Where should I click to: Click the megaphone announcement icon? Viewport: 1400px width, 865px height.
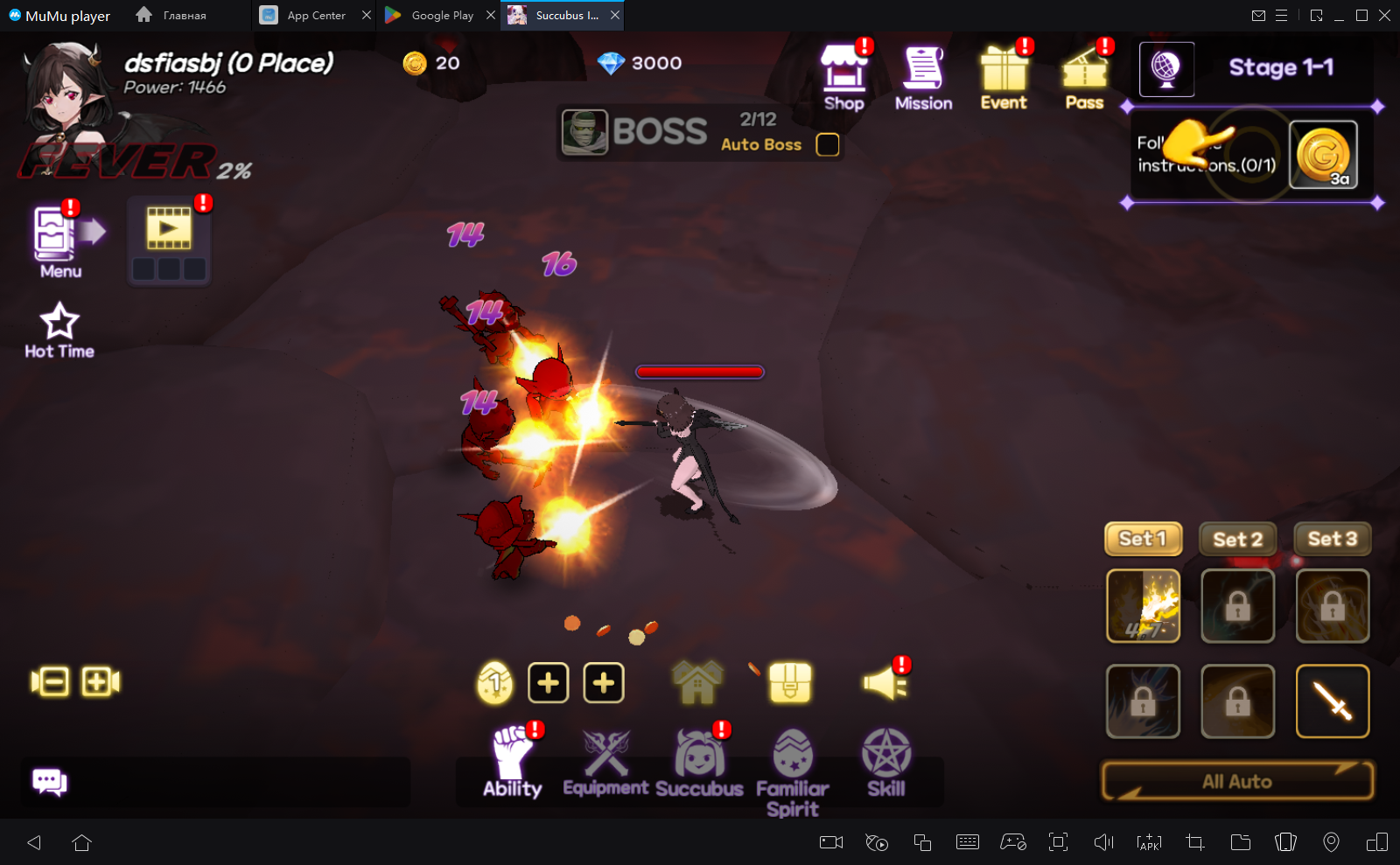pos(885,682)
